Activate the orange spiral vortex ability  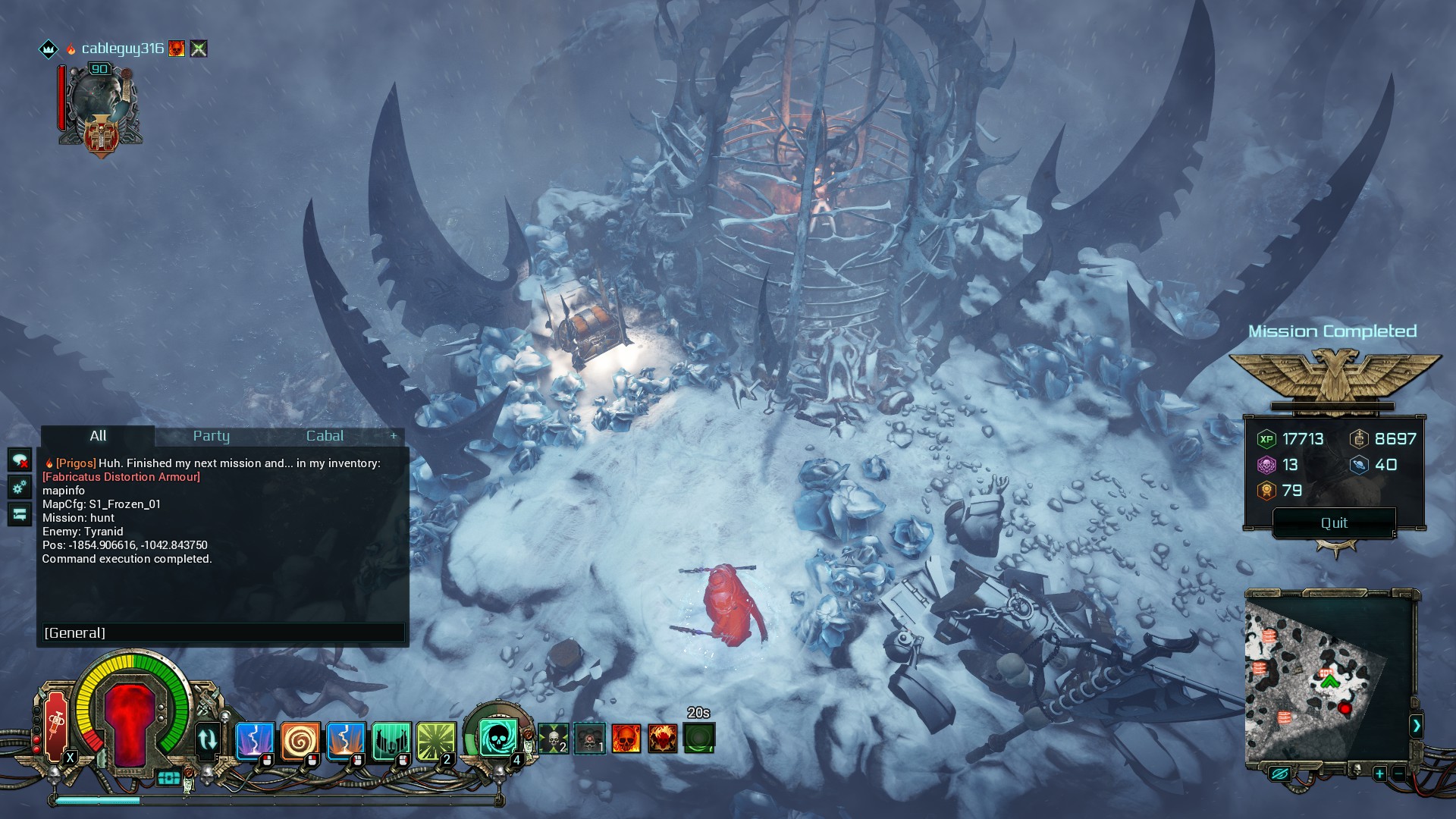click(300, 739)
